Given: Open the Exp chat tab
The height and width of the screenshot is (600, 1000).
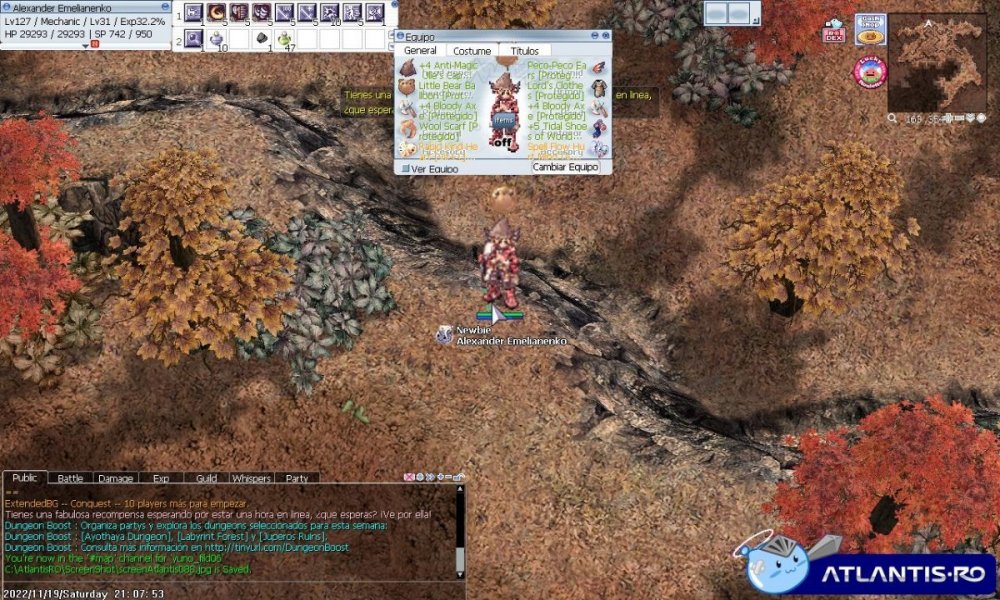Looking at the screenshot, I should (x=160, y=478).
